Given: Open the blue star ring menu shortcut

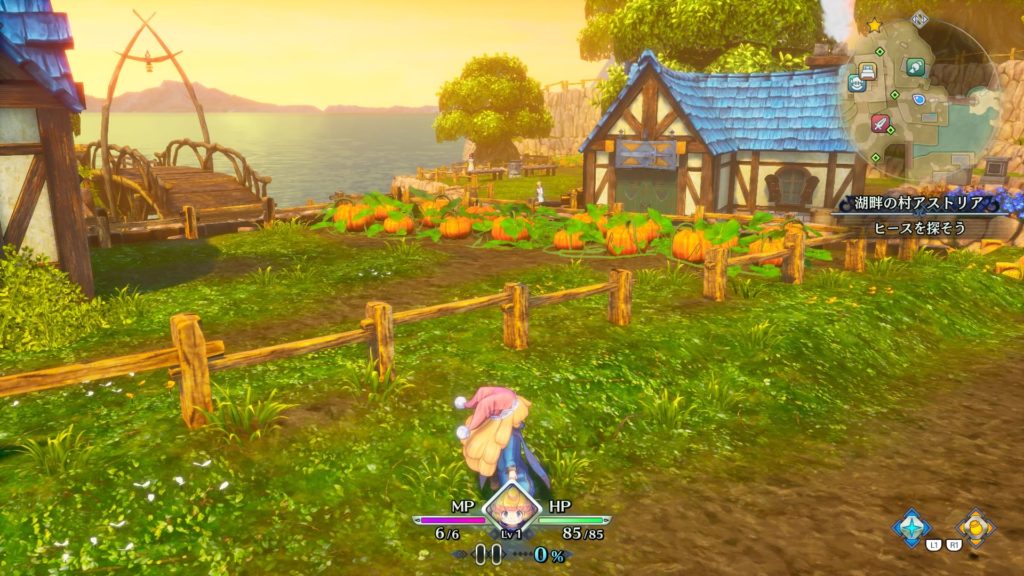Looking at the screenshot, I should (x=911, y=527).
